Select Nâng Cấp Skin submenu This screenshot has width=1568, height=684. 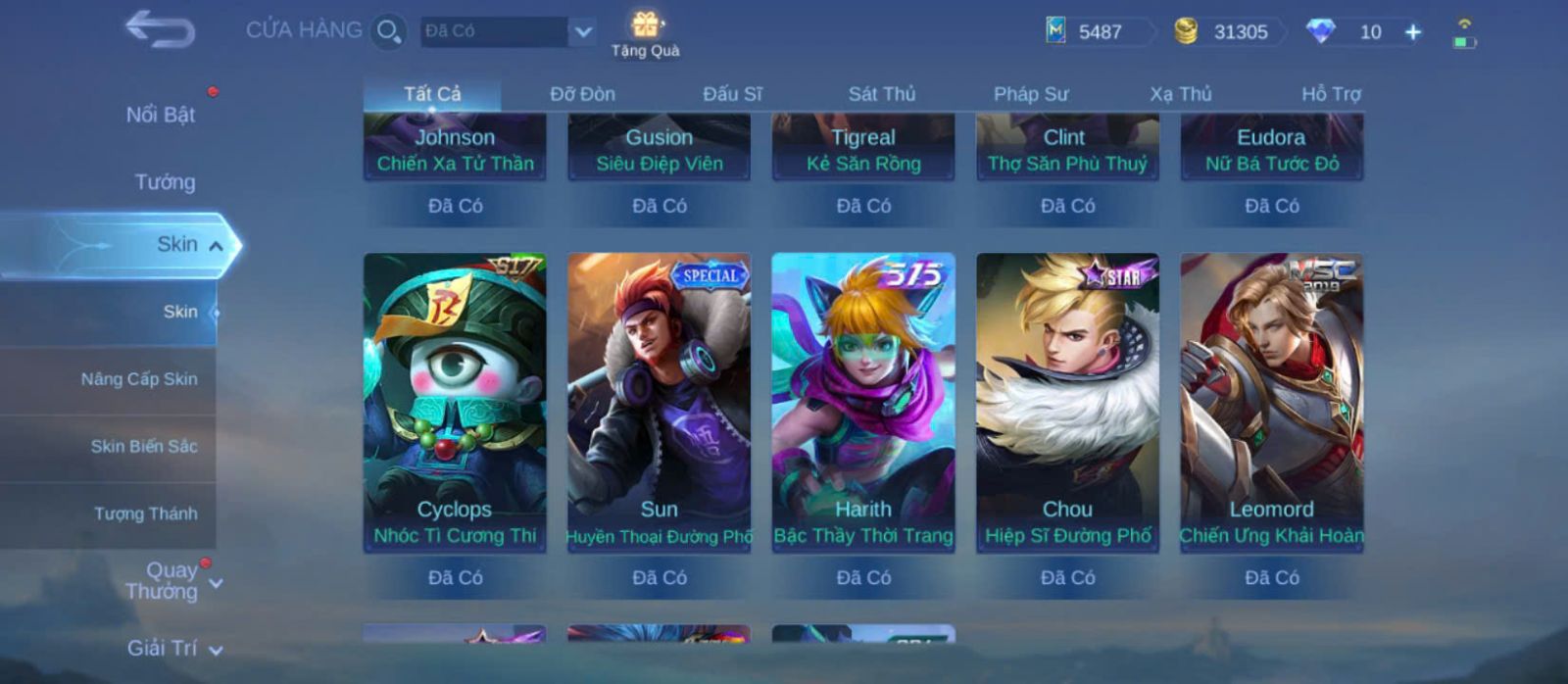coord(138,379)
